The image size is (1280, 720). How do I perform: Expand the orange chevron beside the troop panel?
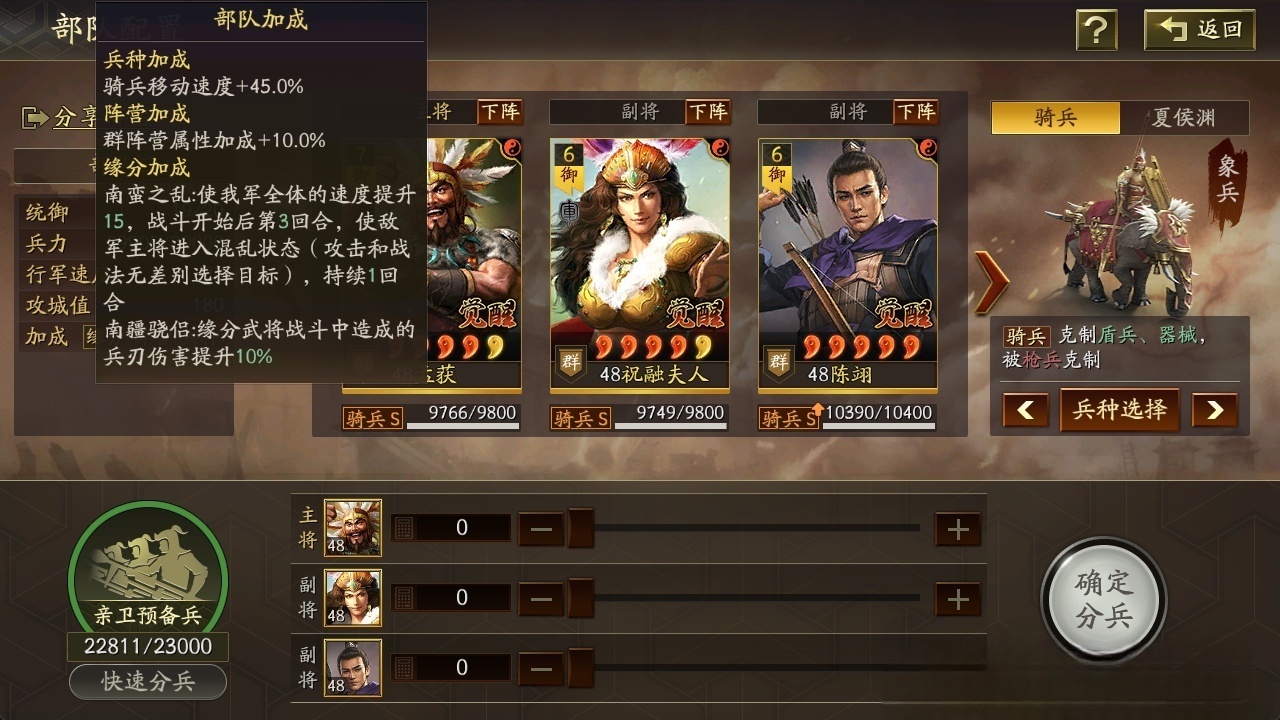click(x=989, y=283)
